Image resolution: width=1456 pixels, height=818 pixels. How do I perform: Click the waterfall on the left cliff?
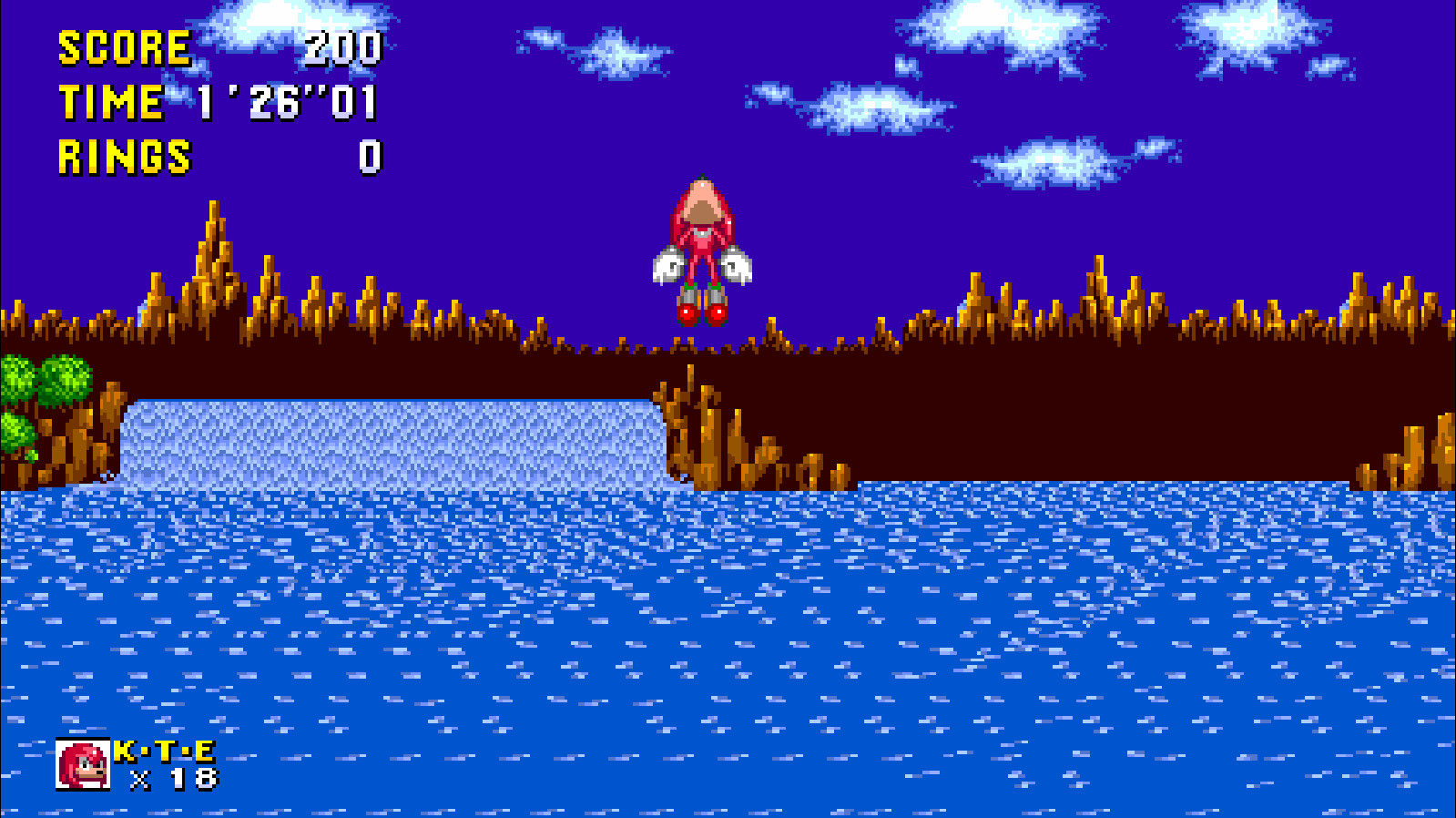pos(392,437)
